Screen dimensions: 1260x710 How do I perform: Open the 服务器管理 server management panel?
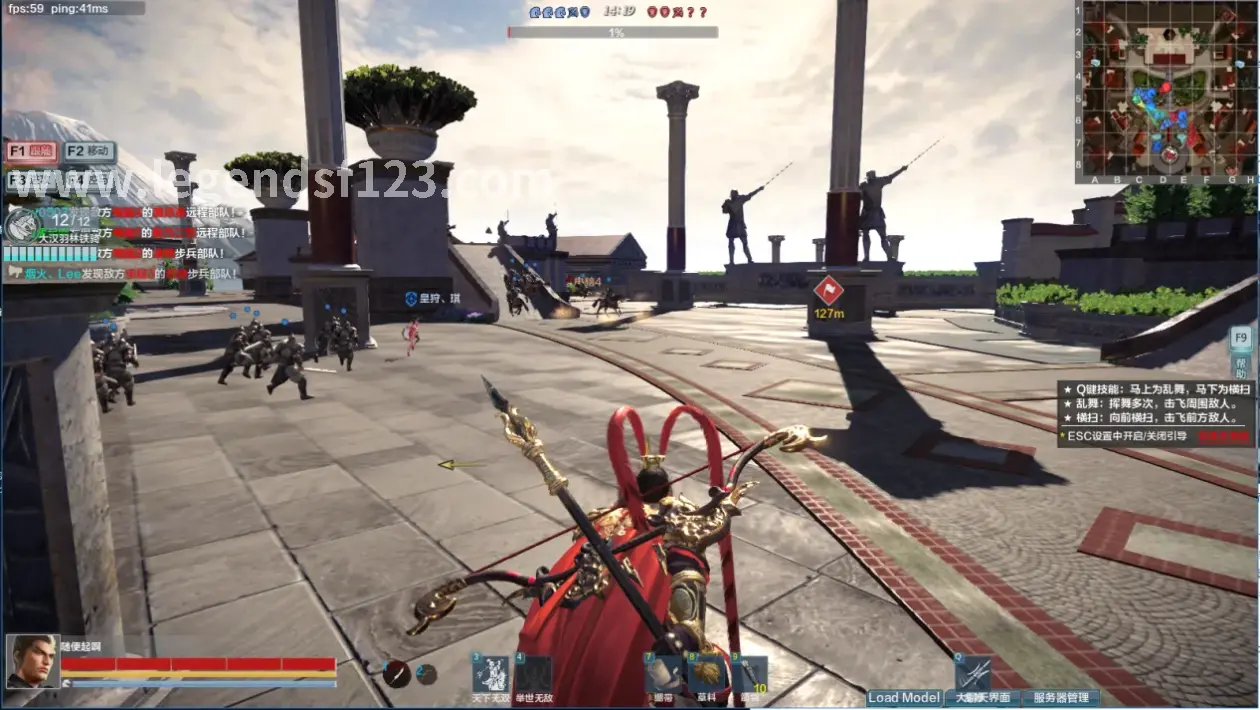click(x=1061, y=698)
